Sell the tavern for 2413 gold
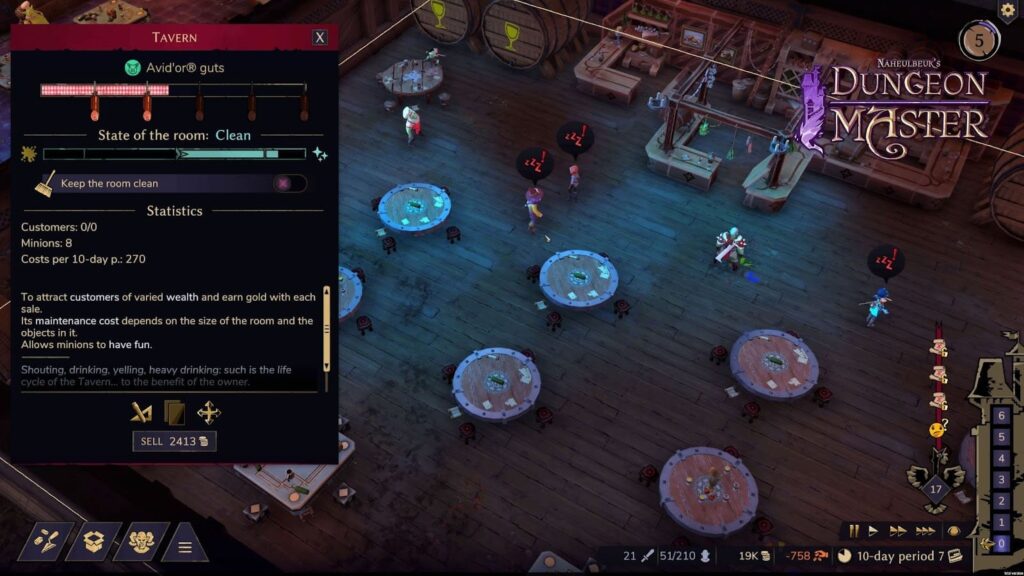 tap(174, 441)
